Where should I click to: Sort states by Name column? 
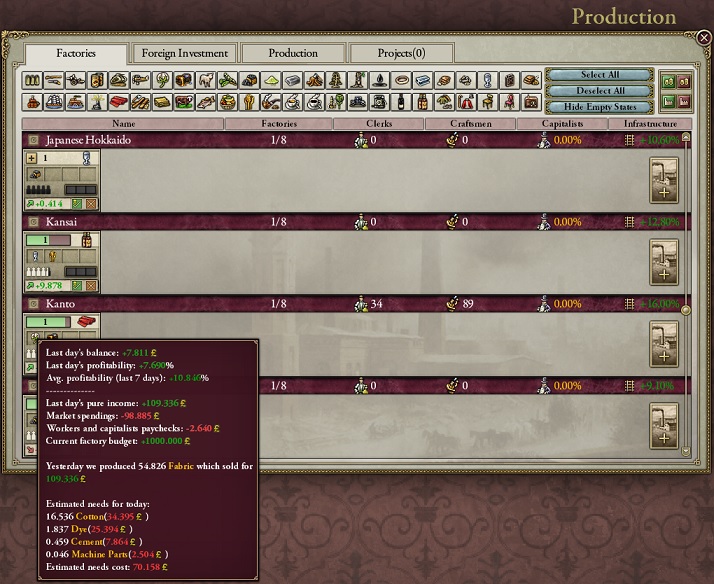tap(123, 124)
